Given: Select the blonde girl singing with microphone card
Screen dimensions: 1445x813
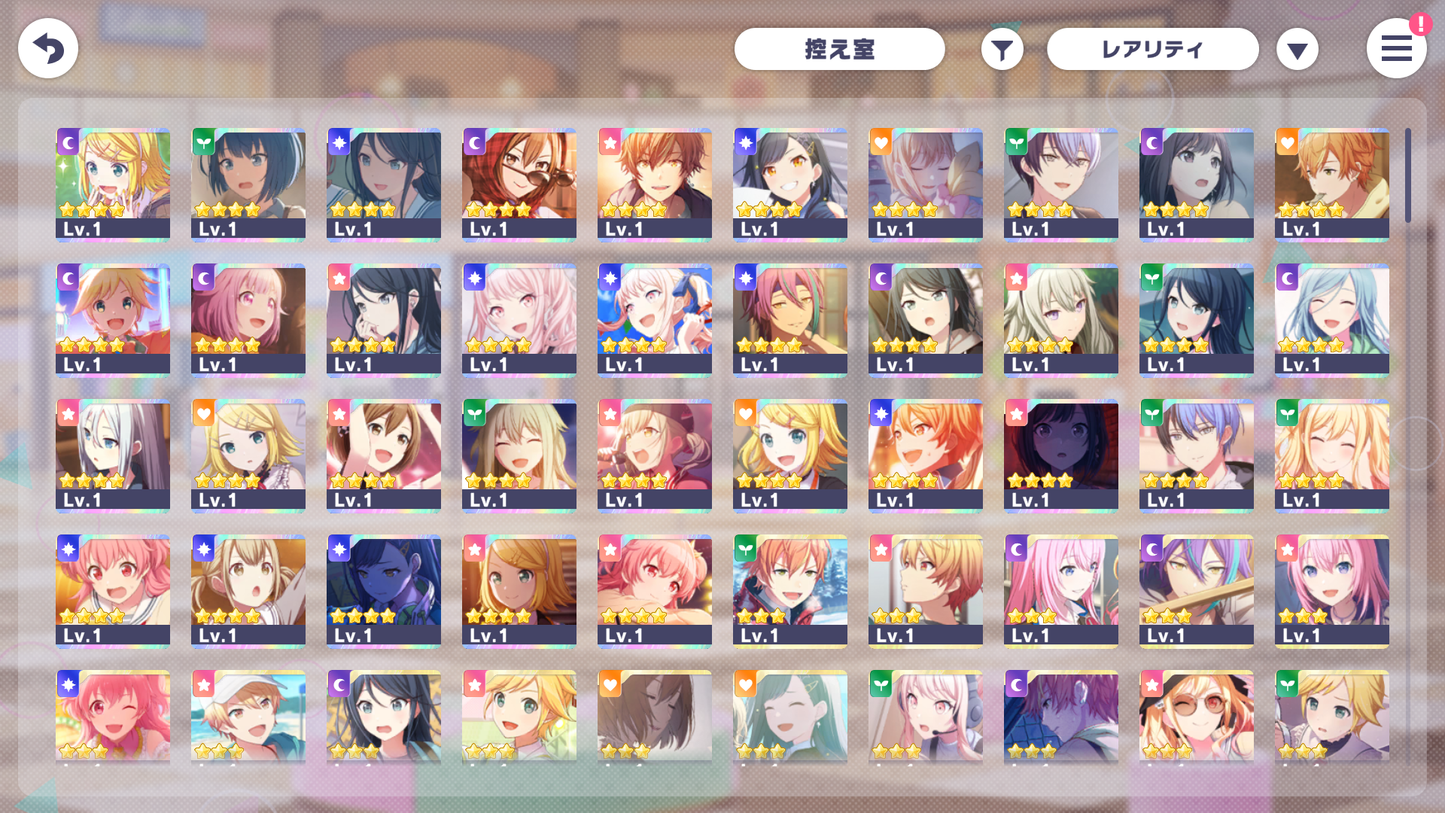Looking at the screenshot, I should (x=655, y=457).
